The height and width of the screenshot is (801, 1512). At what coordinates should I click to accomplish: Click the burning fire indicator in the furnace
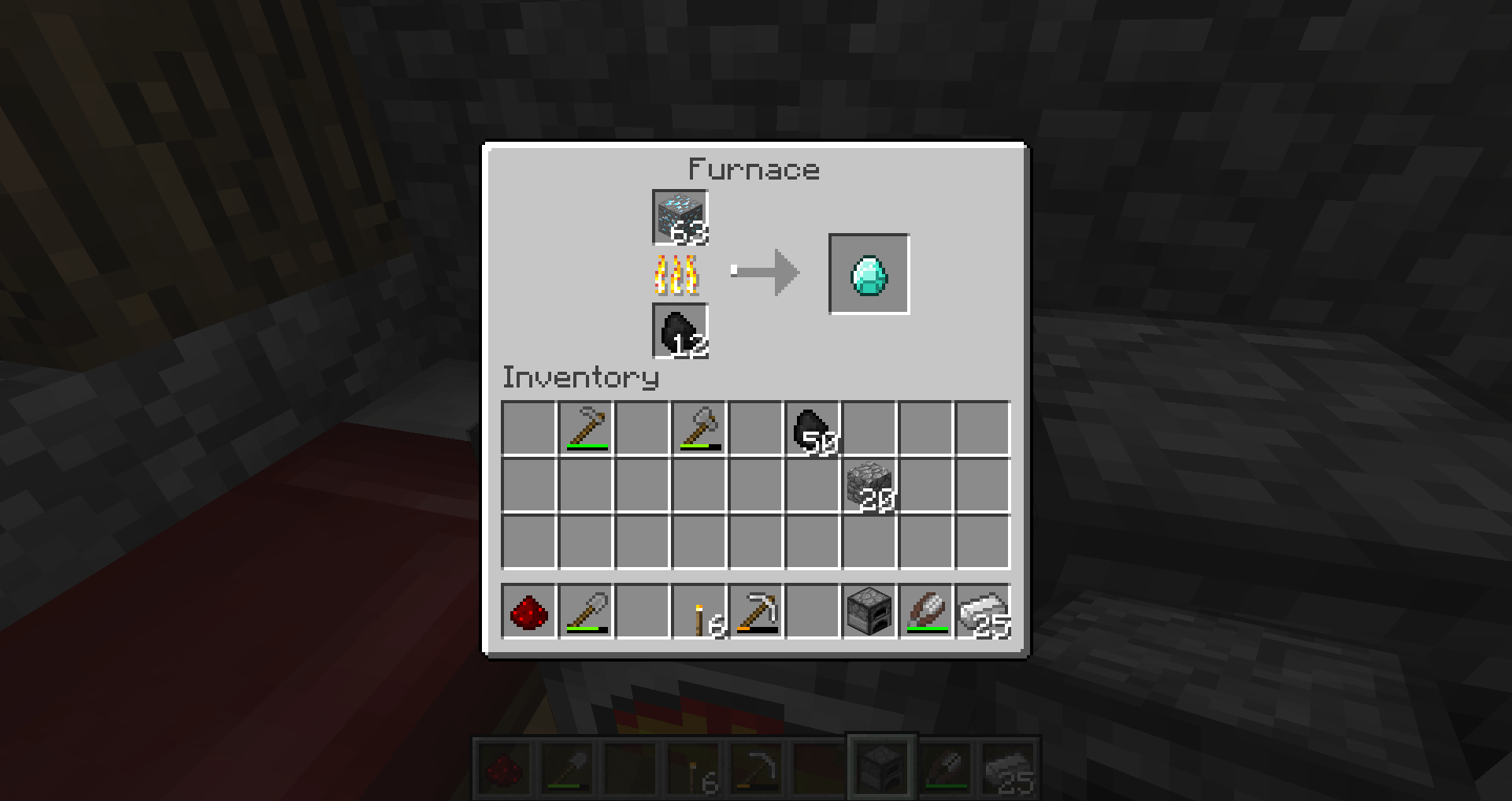[x=677, y=275]
